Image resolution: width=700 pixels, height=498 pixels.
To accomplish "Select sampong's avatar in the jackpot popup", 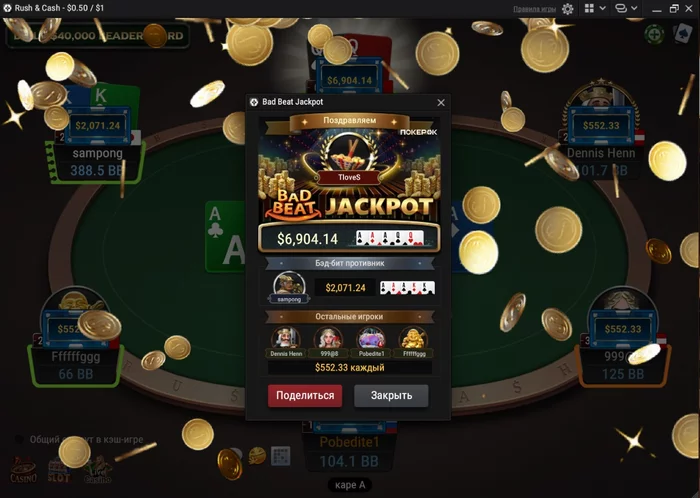I will click(288, 286).
